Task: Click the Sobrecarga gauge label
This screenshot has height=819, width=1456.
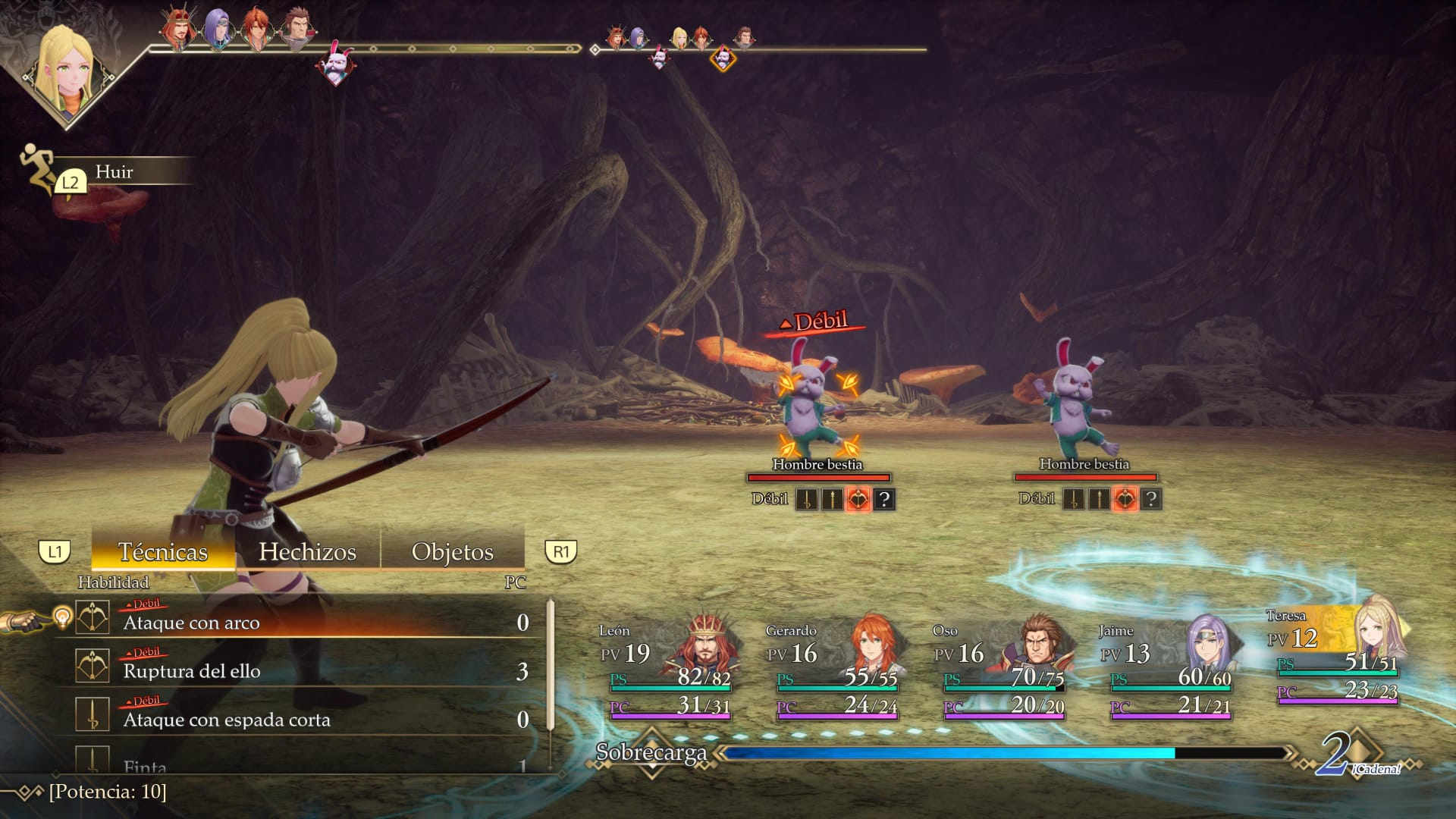Action: 651,752
